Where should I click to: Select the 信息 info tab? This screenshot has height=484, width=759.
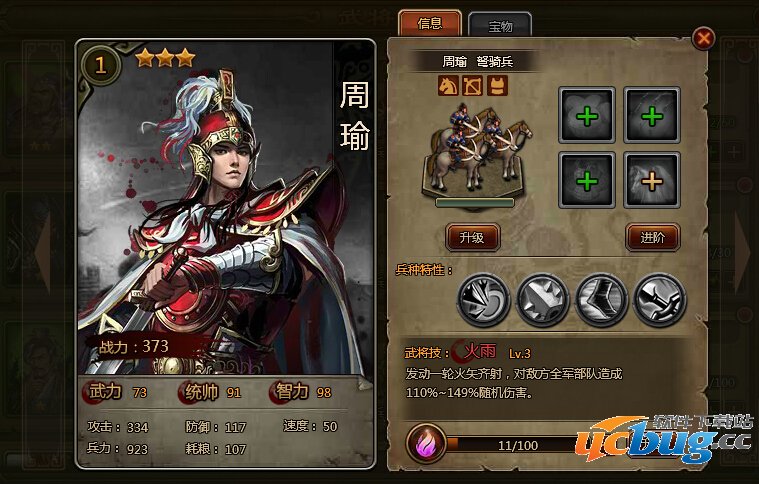[429, 23]
